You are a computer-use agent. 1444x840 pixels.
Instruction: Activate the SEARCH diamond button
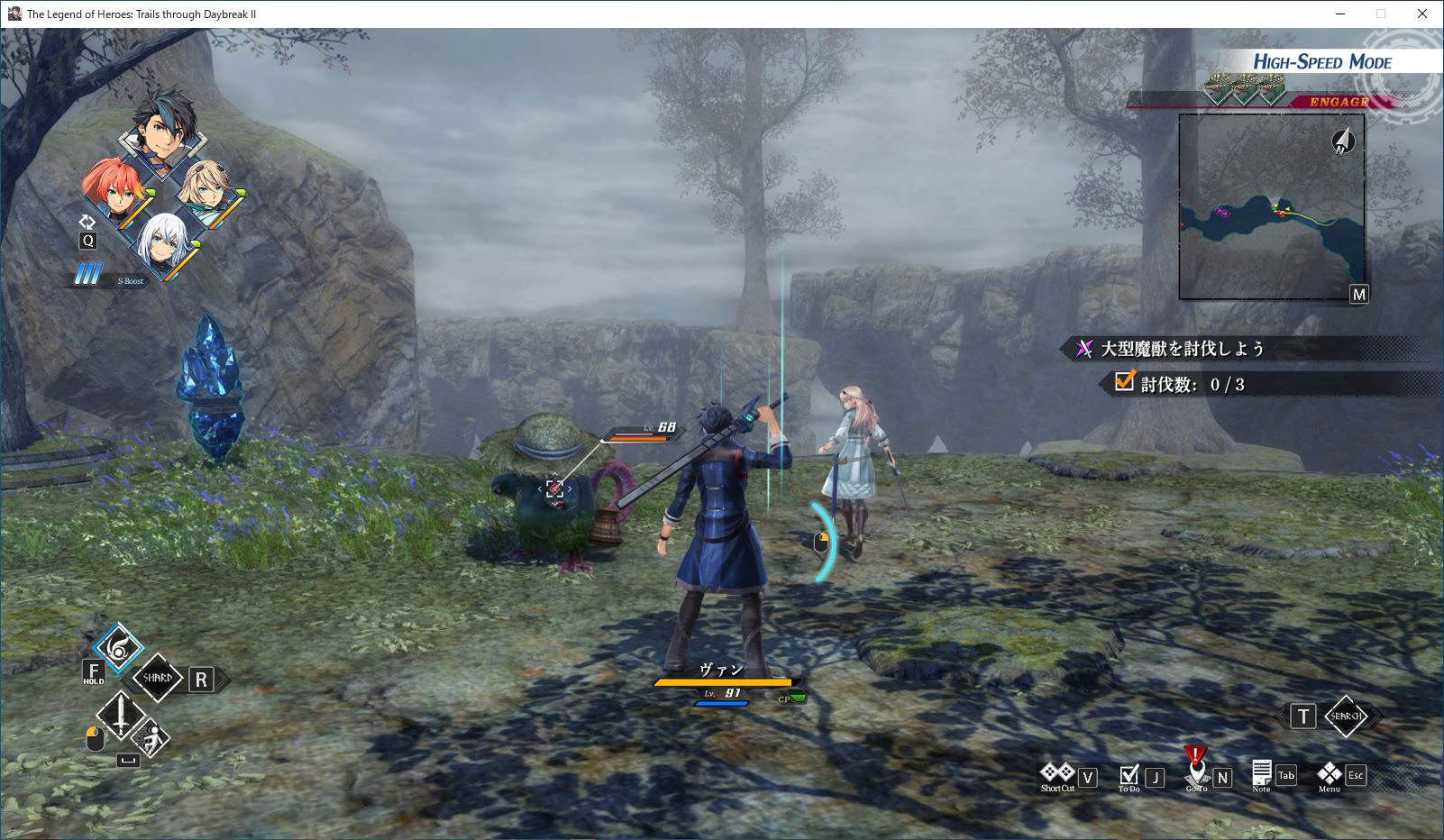[x=1346, y=717]
